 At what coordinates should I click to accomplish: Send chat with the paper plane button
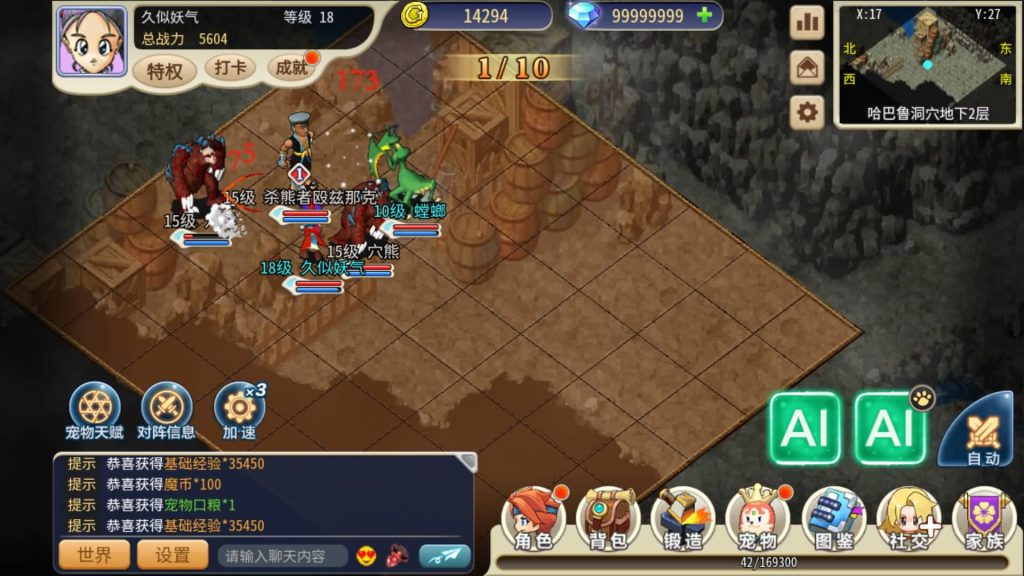coord(444,555)
